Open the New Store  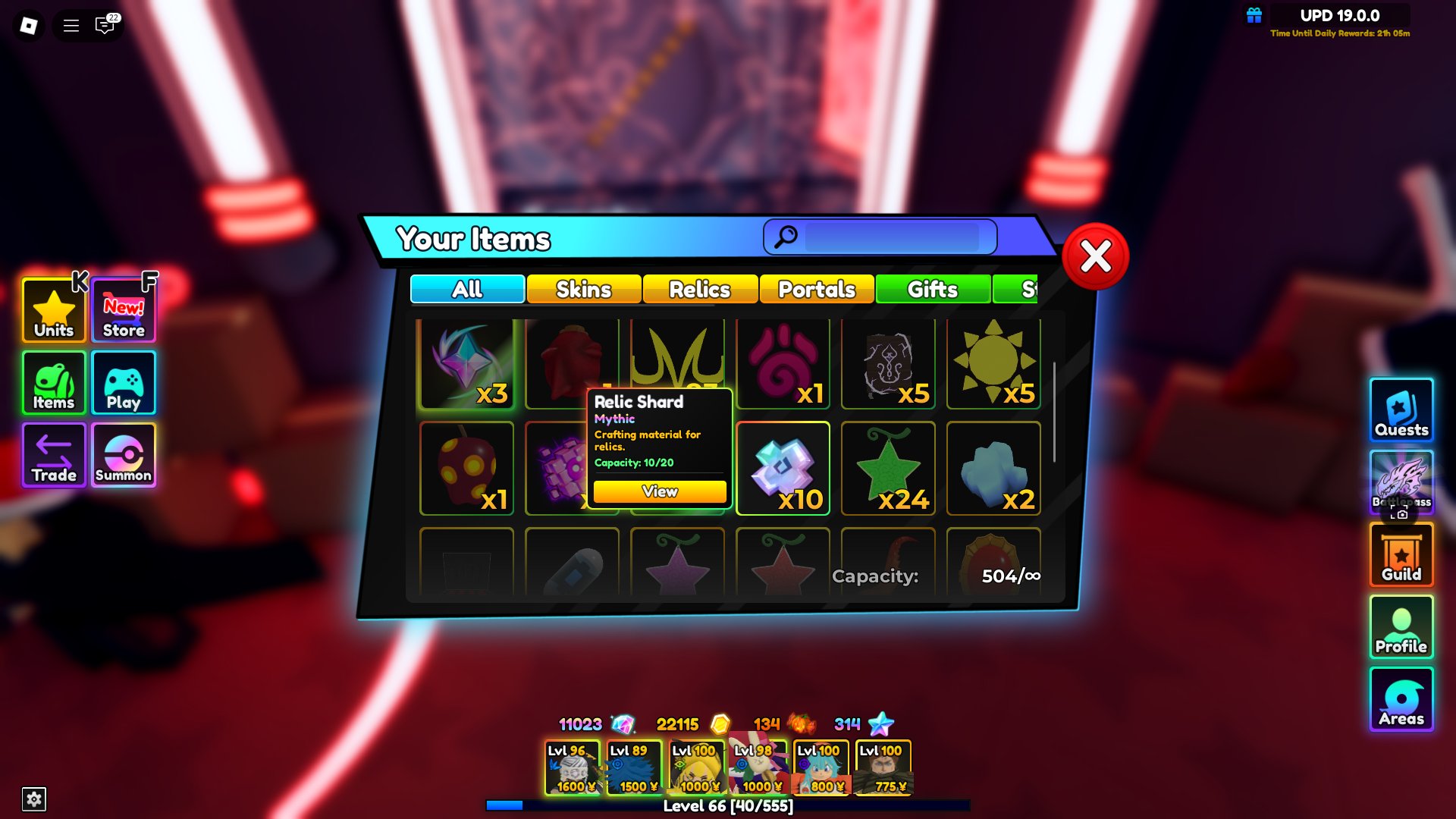click(x=123, y=309)
